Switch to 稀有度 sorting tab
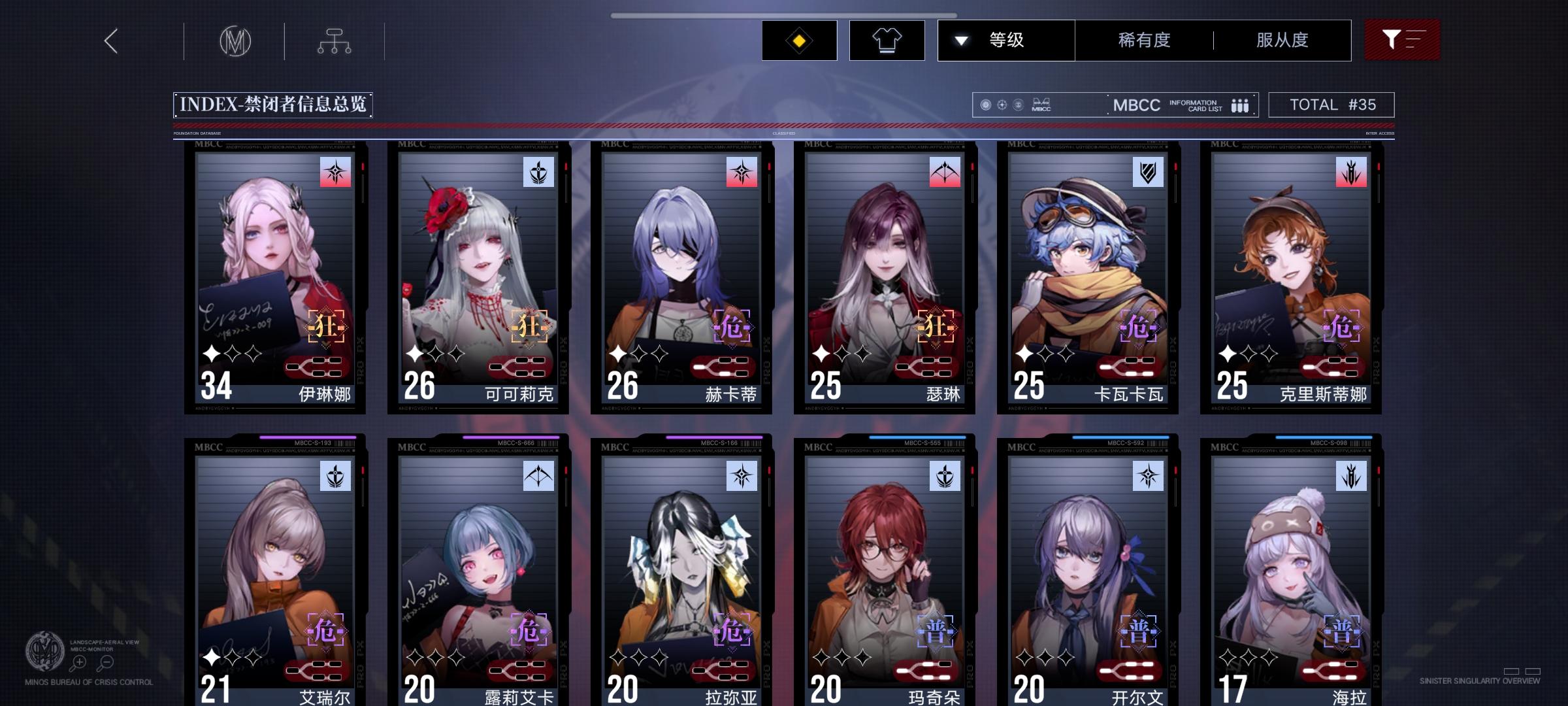1568x706 pixels. coord(1143,40)
